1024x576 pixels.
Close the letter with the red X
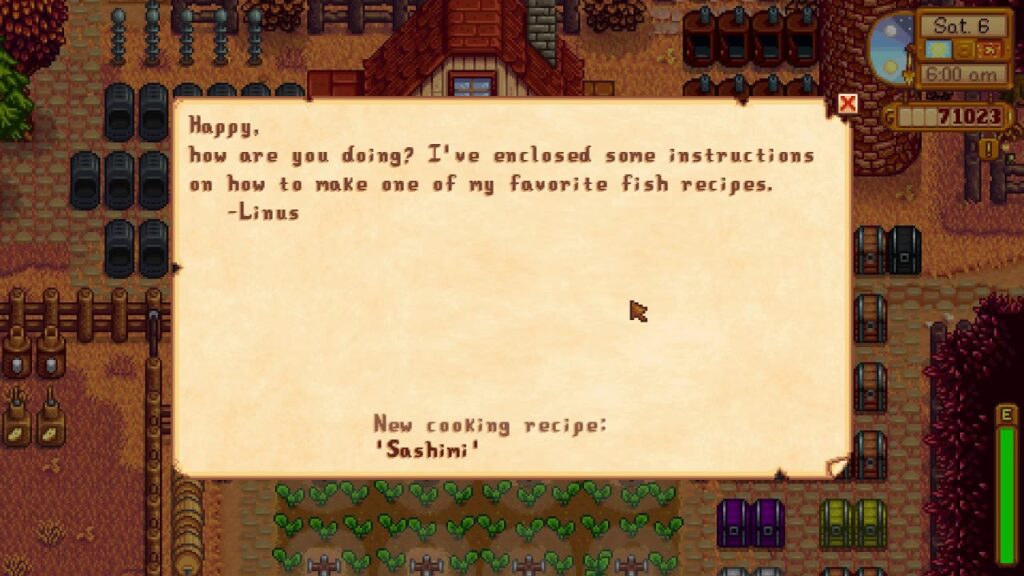(x=848, y=104)
